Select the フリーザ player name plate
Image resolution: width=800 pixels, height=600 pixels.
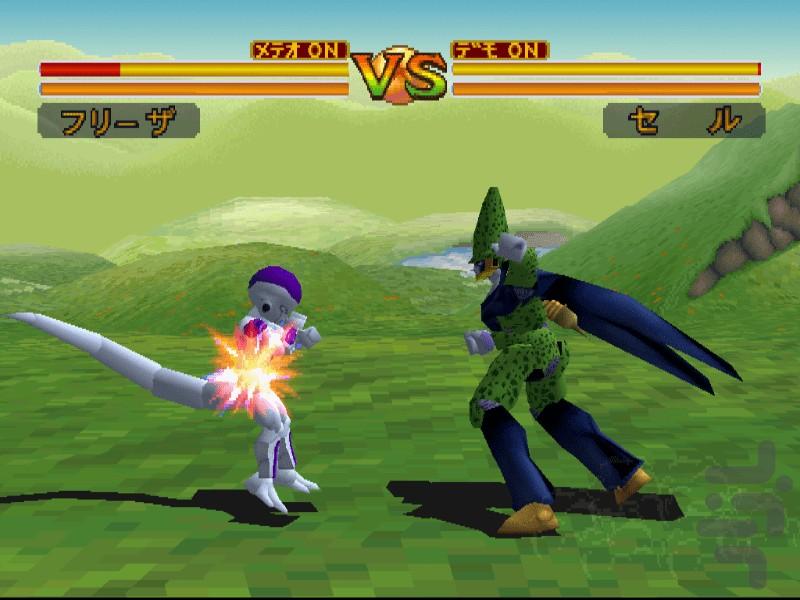[118, 122]
